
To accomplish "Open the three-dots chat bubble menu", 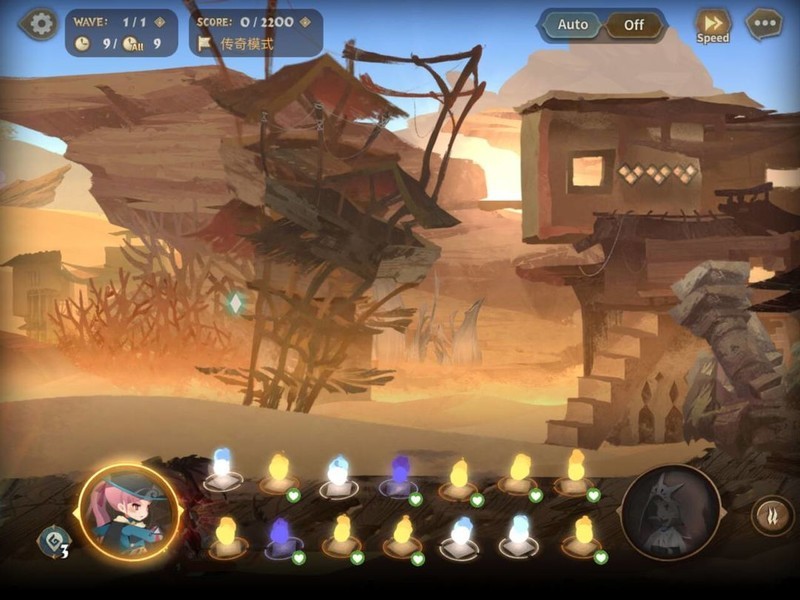I will [x=764, y=24].
